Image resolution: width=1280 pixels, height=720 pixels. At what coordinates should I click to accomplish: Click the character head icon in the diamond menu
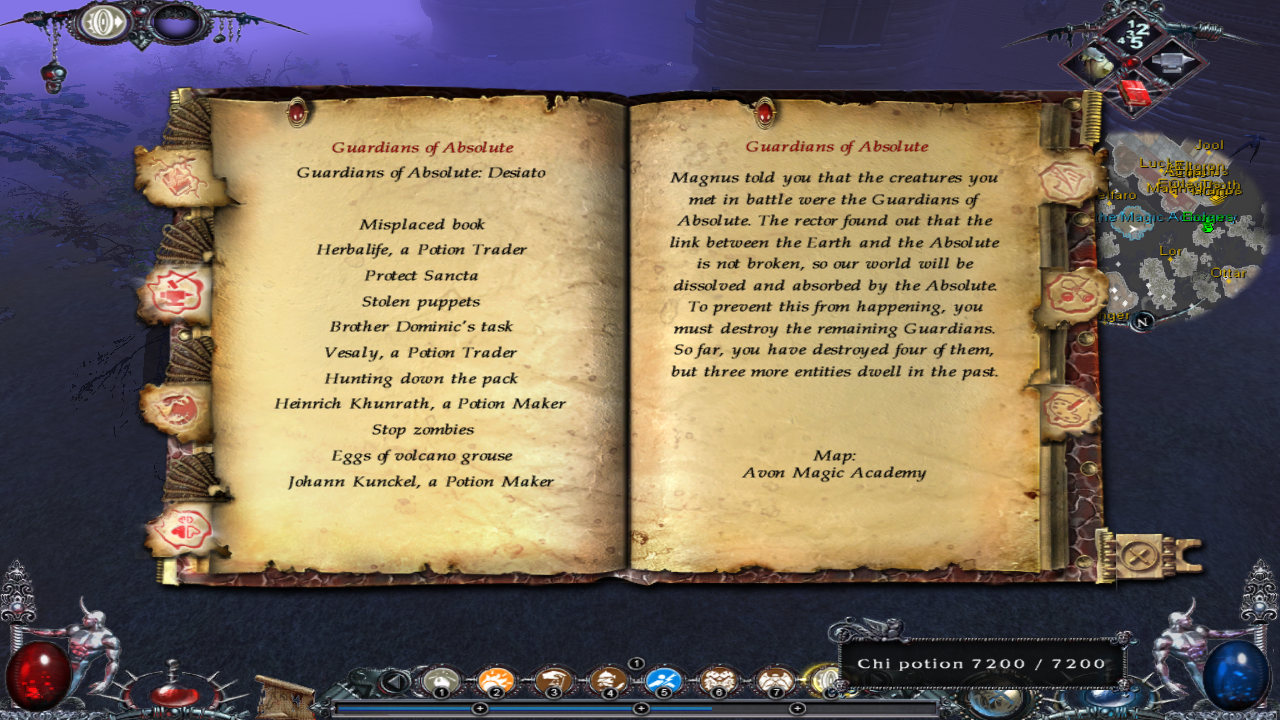click(x=1098, y=62)
